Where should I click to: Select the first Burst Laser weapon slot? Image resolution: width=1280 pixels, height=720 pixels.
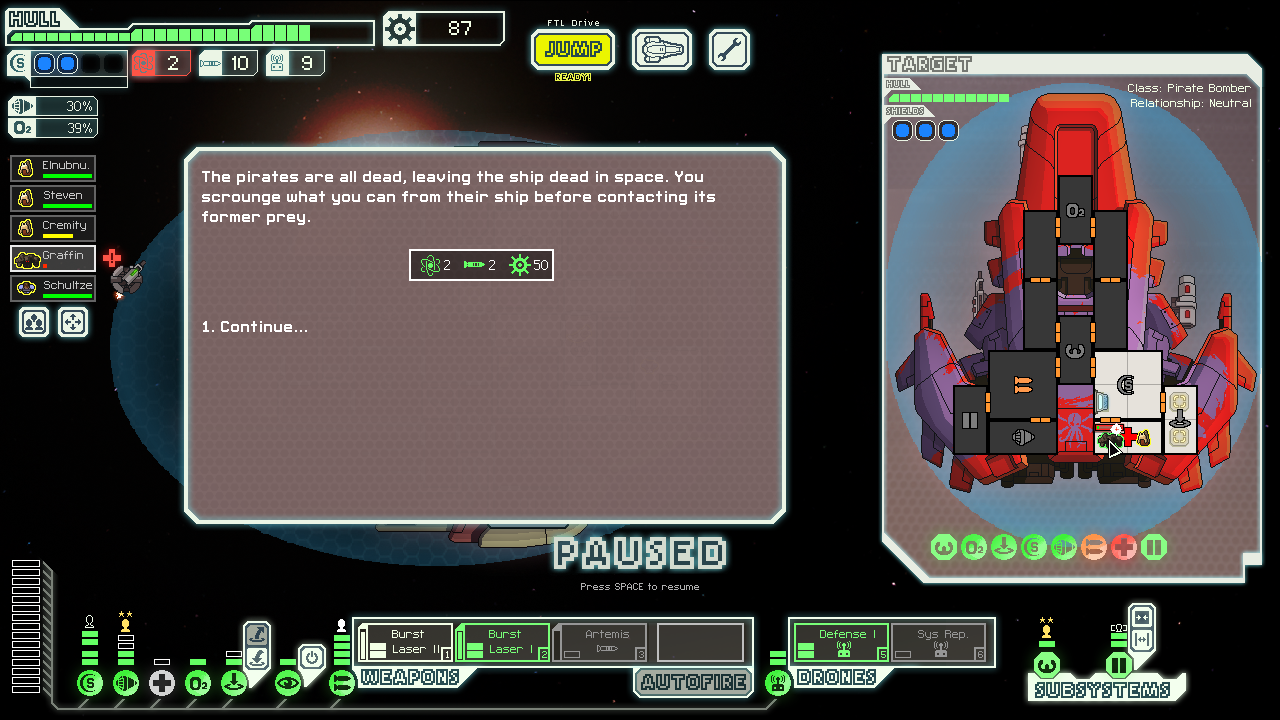tap(405, 642)
